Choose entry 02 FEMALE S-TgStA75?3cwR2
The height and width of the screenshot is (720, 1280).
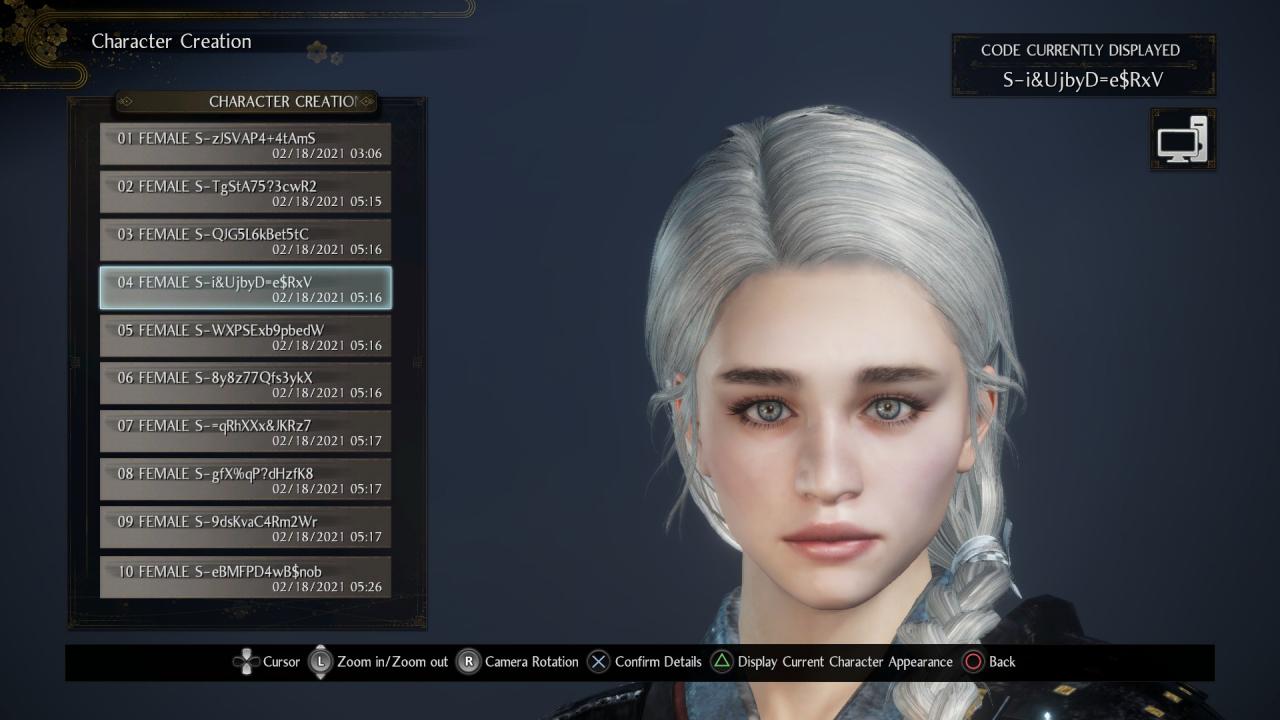(245, 193)
